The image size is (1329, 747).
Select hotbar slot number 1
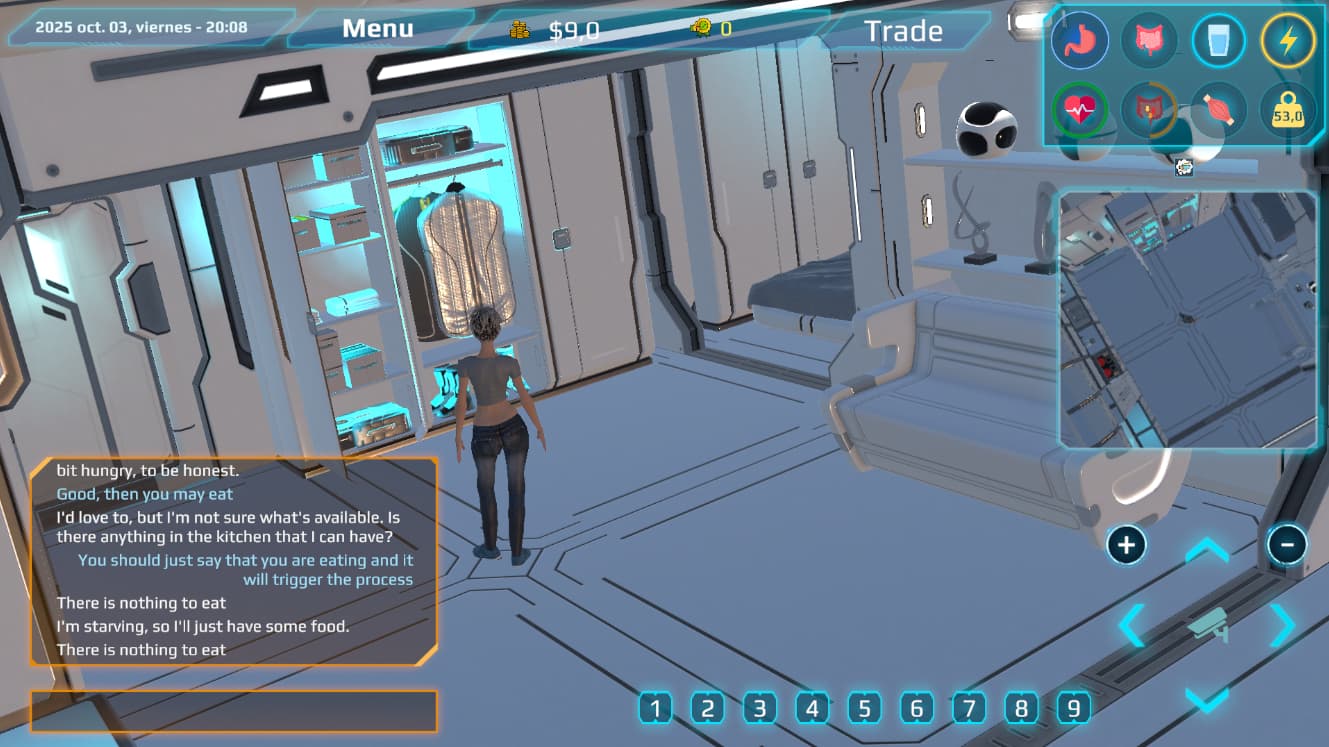coord(655,709)
